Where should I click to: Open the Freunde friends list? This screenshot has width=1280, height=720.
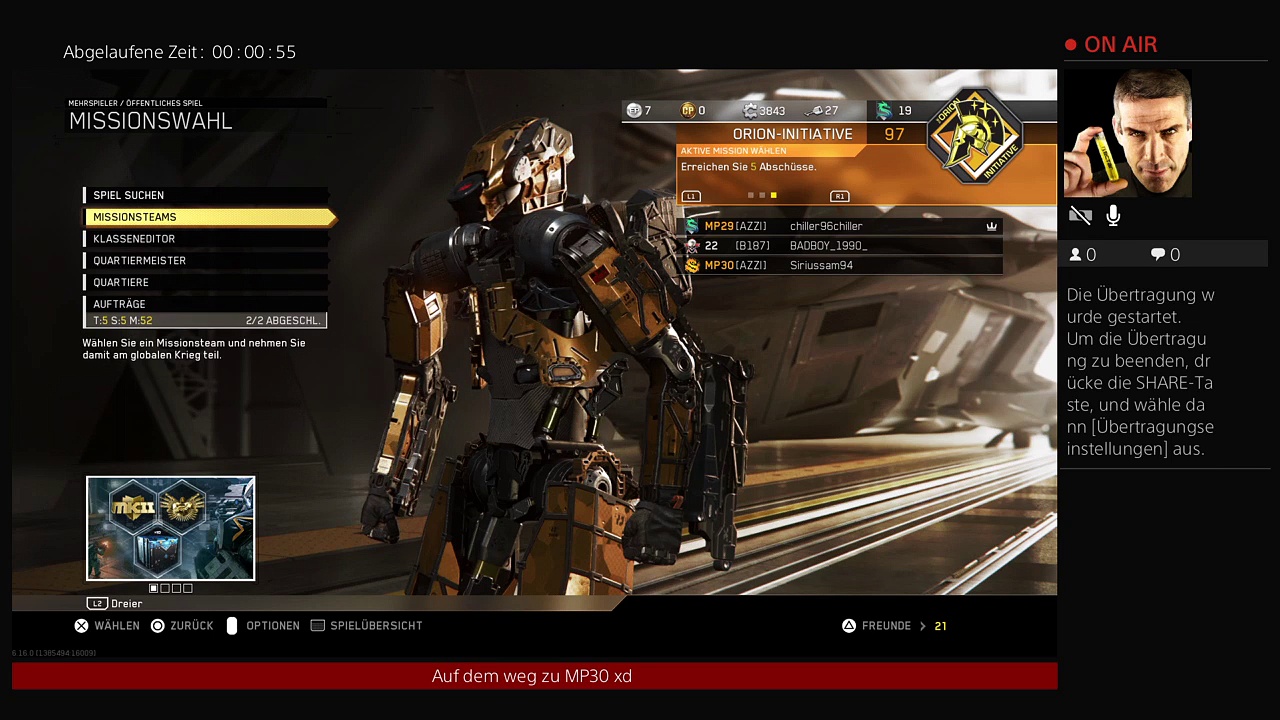[x=886, y=626]
